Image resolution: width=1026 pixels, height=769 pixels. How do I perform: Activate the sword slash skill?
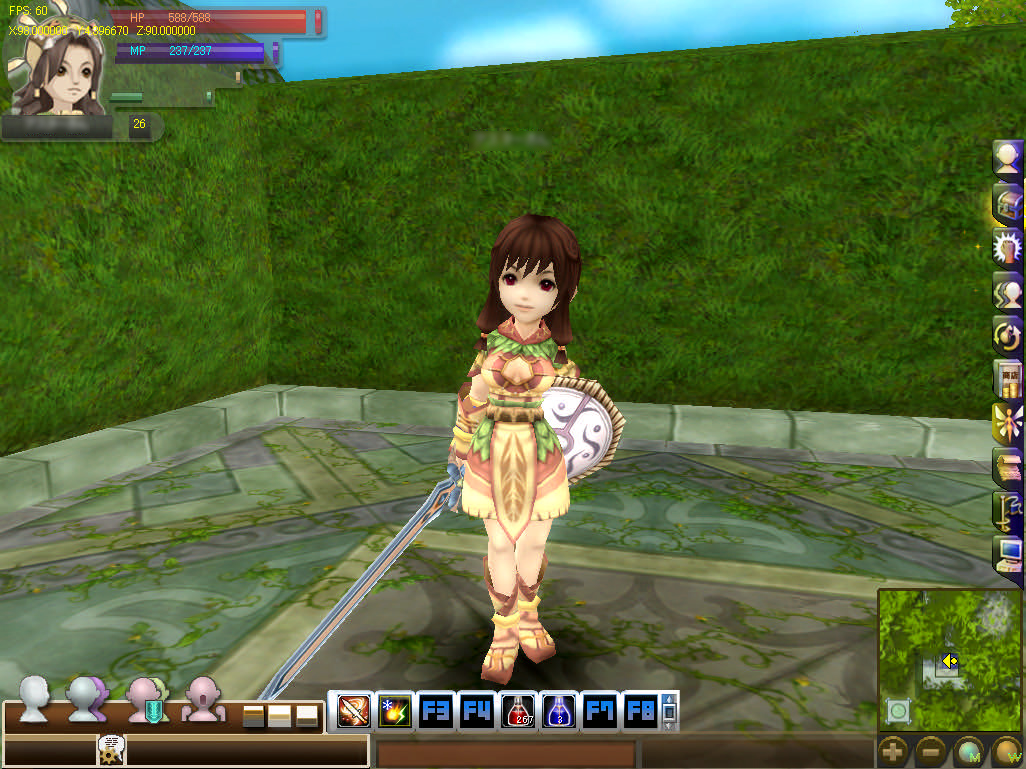coord(353,711)
